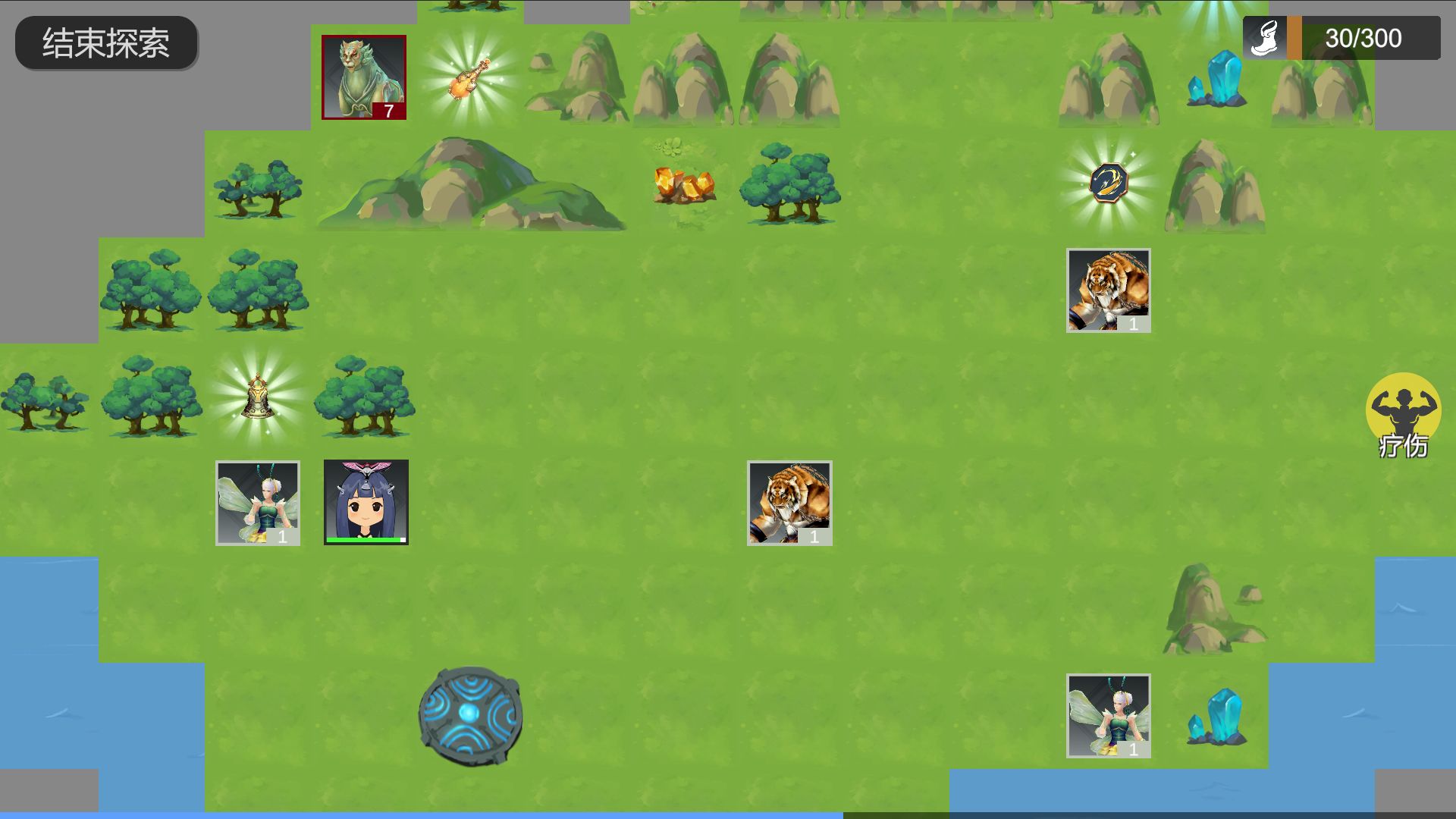Select the blue-haired girl character portrait

(366, 502)
